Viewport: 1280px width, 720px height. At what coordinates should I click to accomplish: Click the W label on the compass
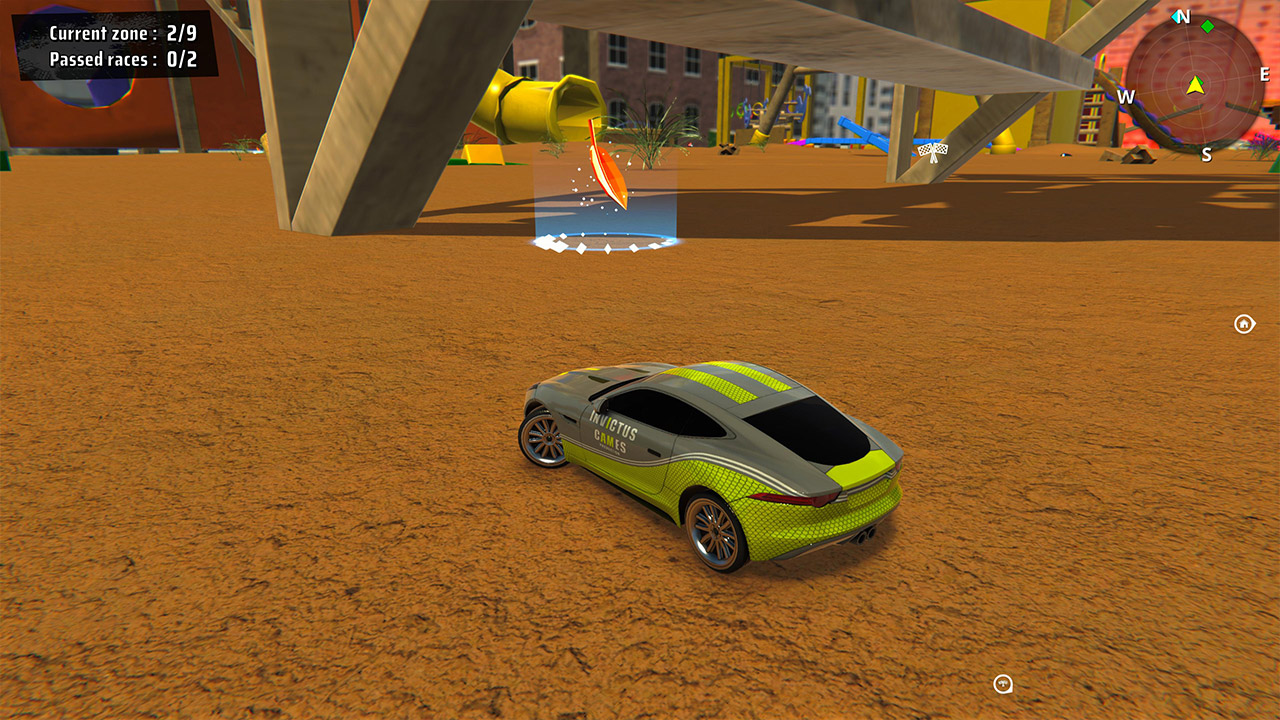click(x=1128, y=96)
